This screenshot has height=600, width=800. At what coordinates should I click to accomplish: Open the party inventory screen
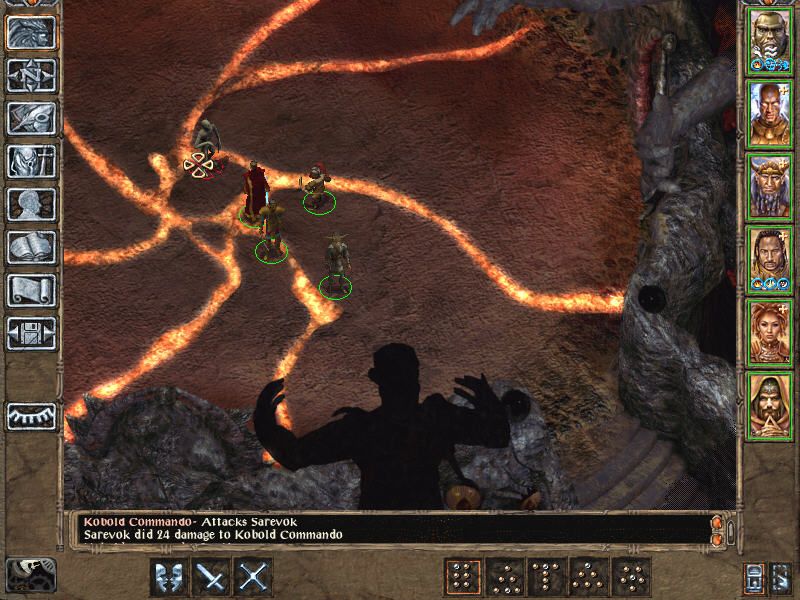(31, 161)
